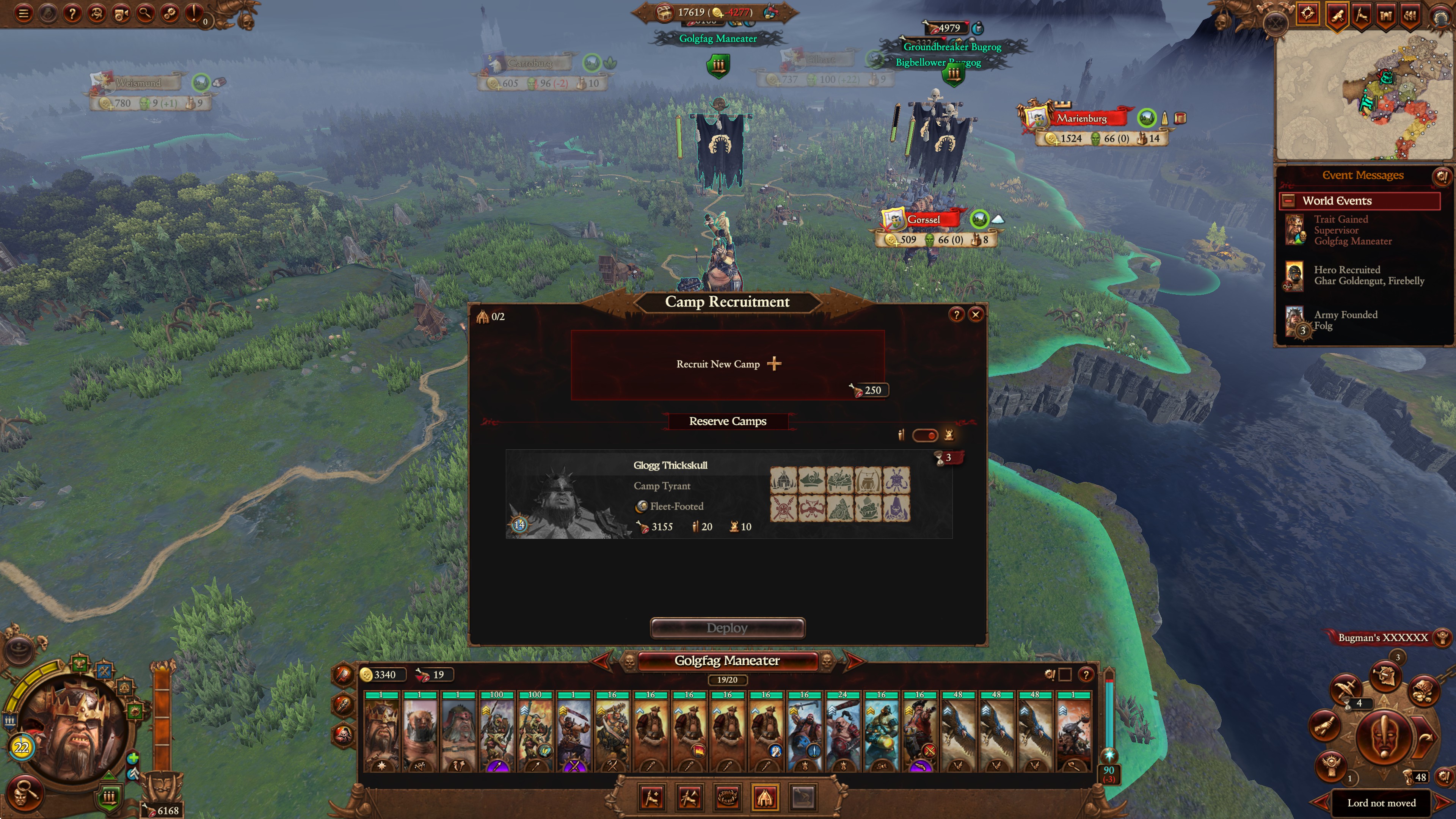Screen dimensions: 1456x819
Task: Open game settings with the gears icon
Action: pyautogui.click(x=171, y=14)
